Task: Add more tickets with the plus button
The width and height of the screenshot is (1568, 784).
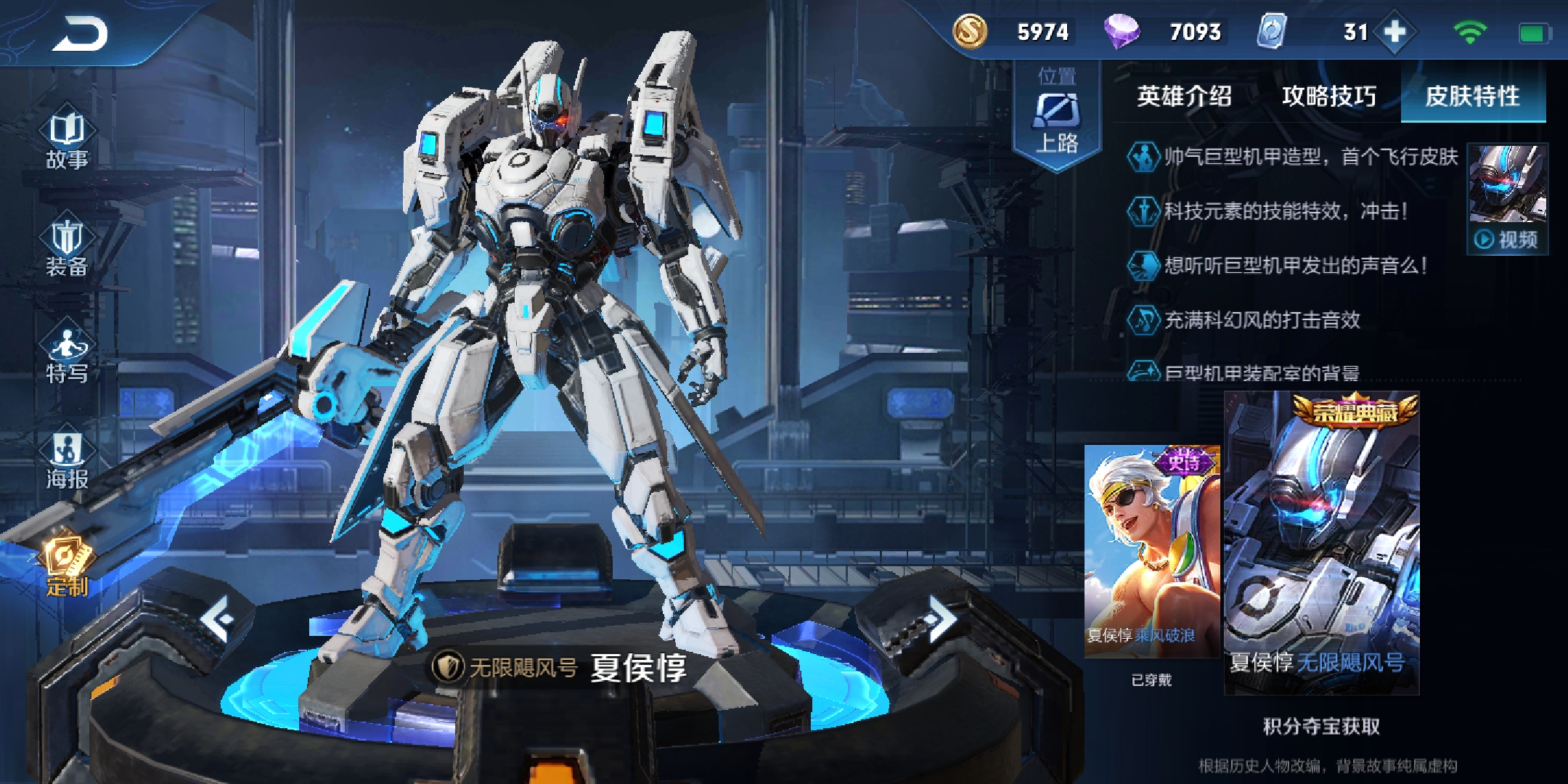Action: coord(1395,32)
